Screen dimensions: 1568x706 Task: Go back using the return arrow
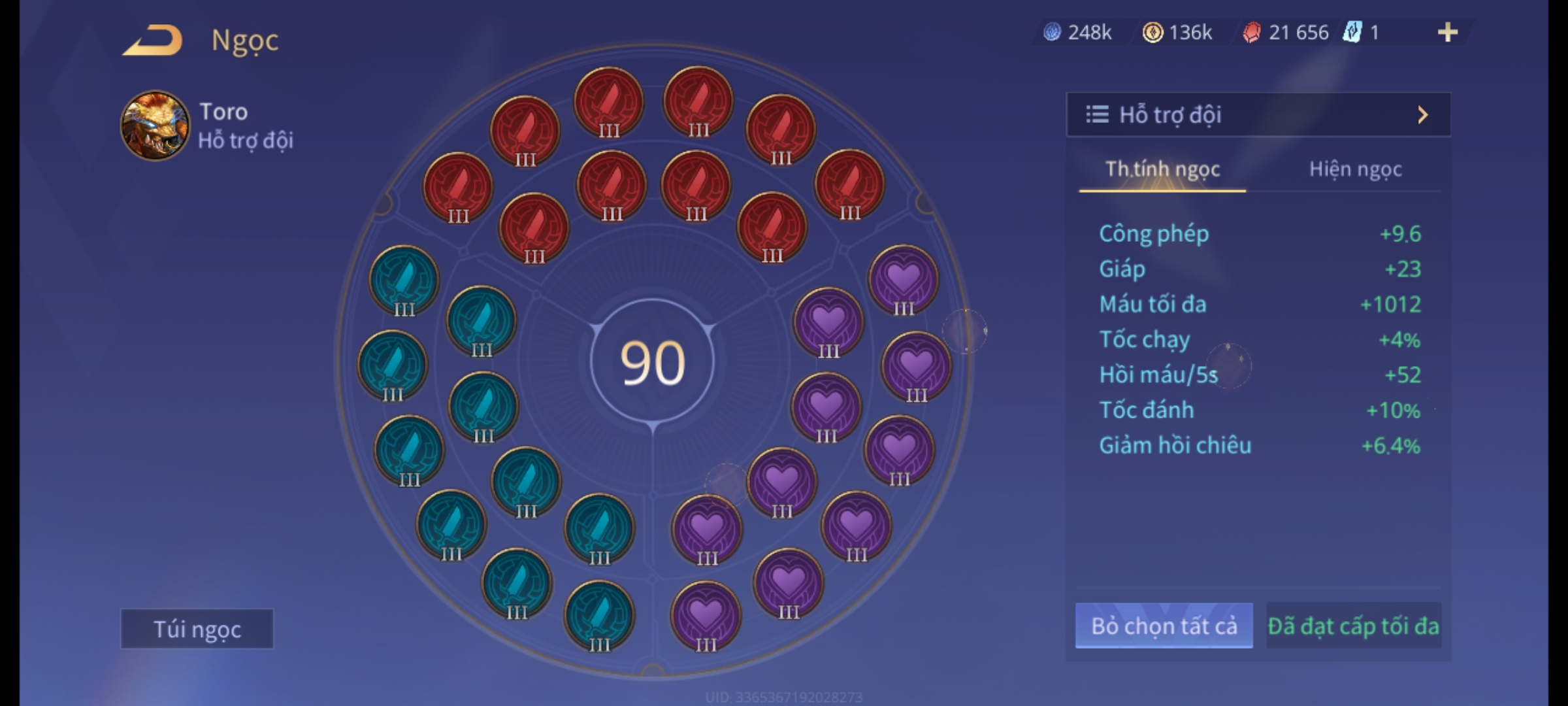(152, 41)
